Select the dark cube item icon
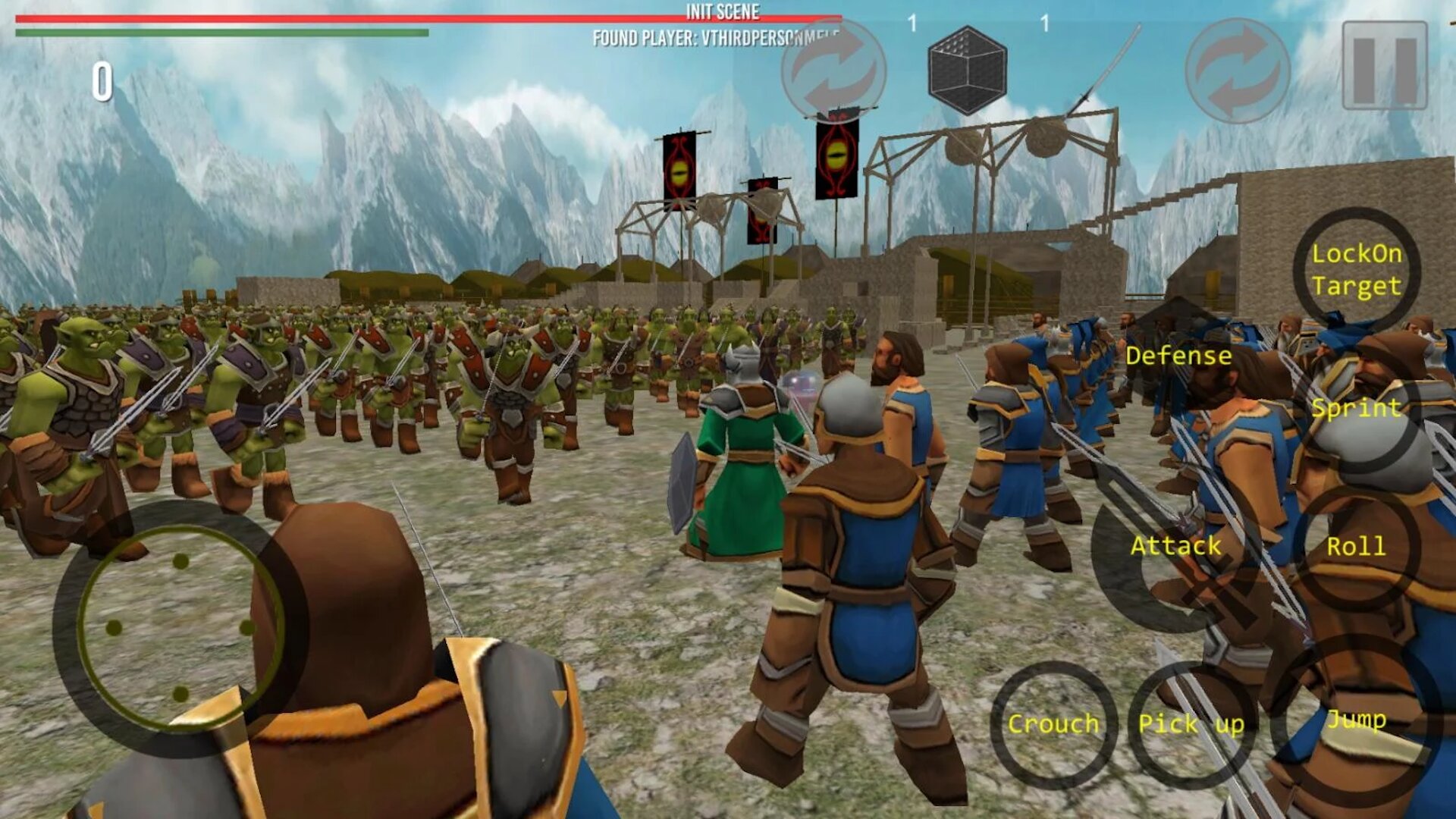The width and height of the screenshot is (1456, 819). tap(967, 70)
